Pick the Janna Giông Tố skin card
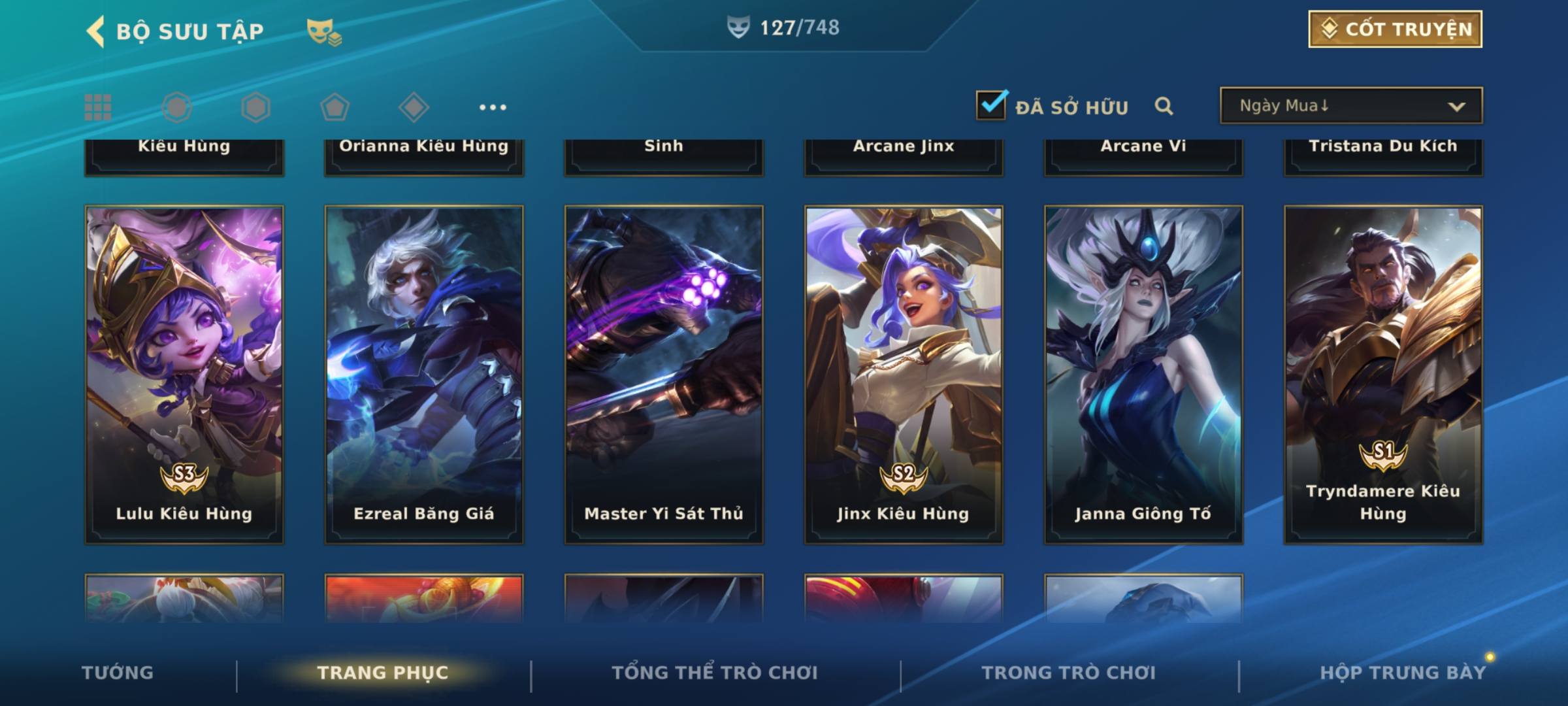The width and height of the screenshot is (1568, 706). coord(1143,374)
